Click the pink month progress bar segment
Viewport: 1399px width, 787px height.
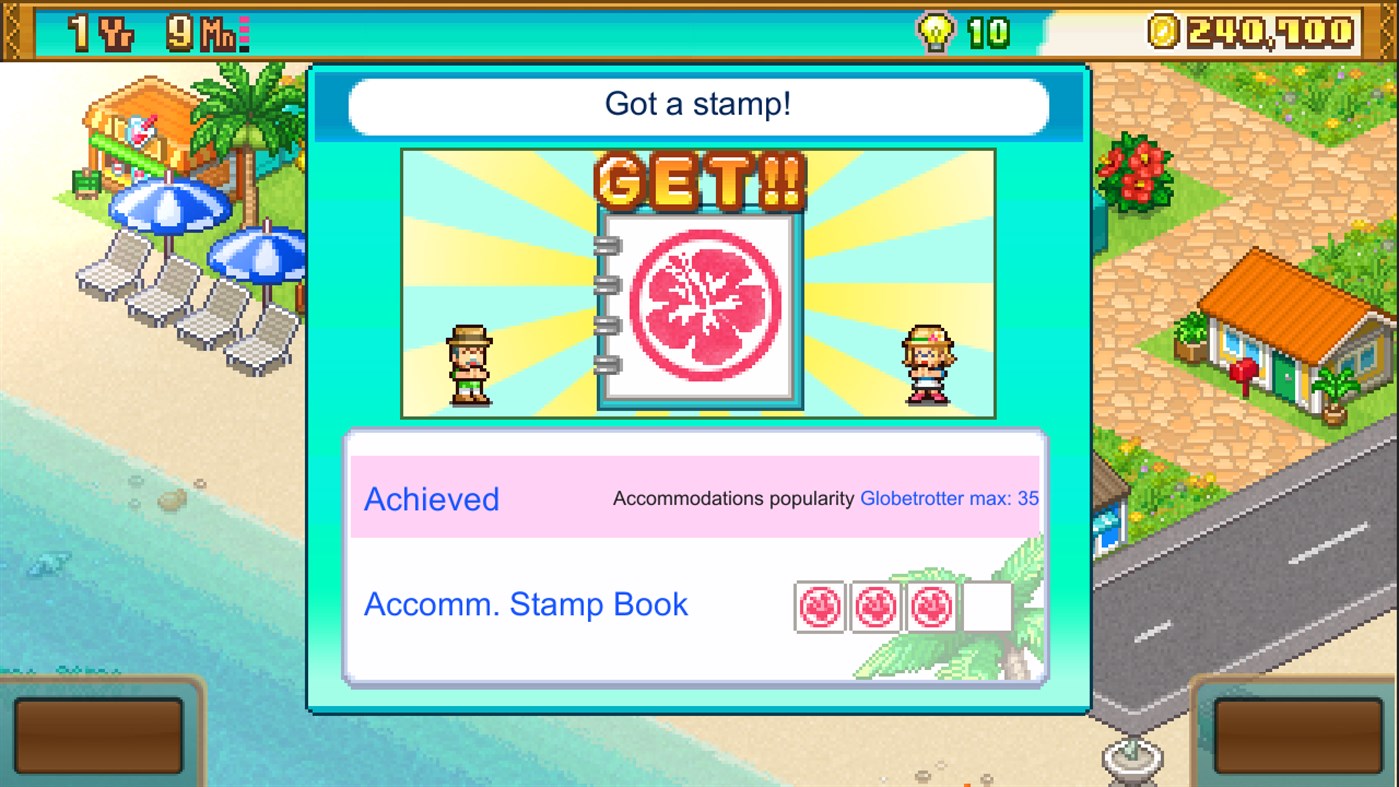245,29
